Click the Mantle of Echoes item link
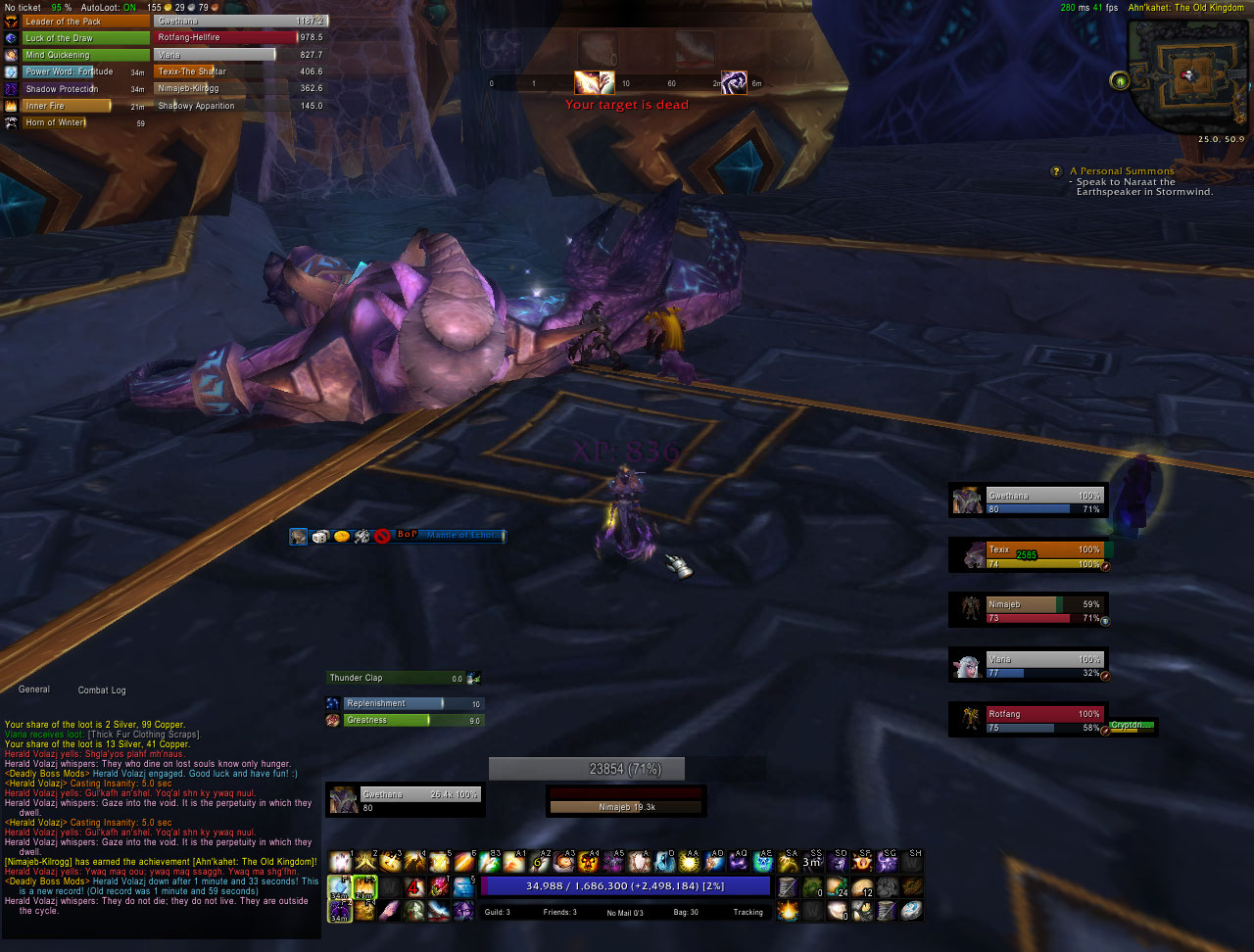Viewport: 1254px width, 952px height. (460, 537)
